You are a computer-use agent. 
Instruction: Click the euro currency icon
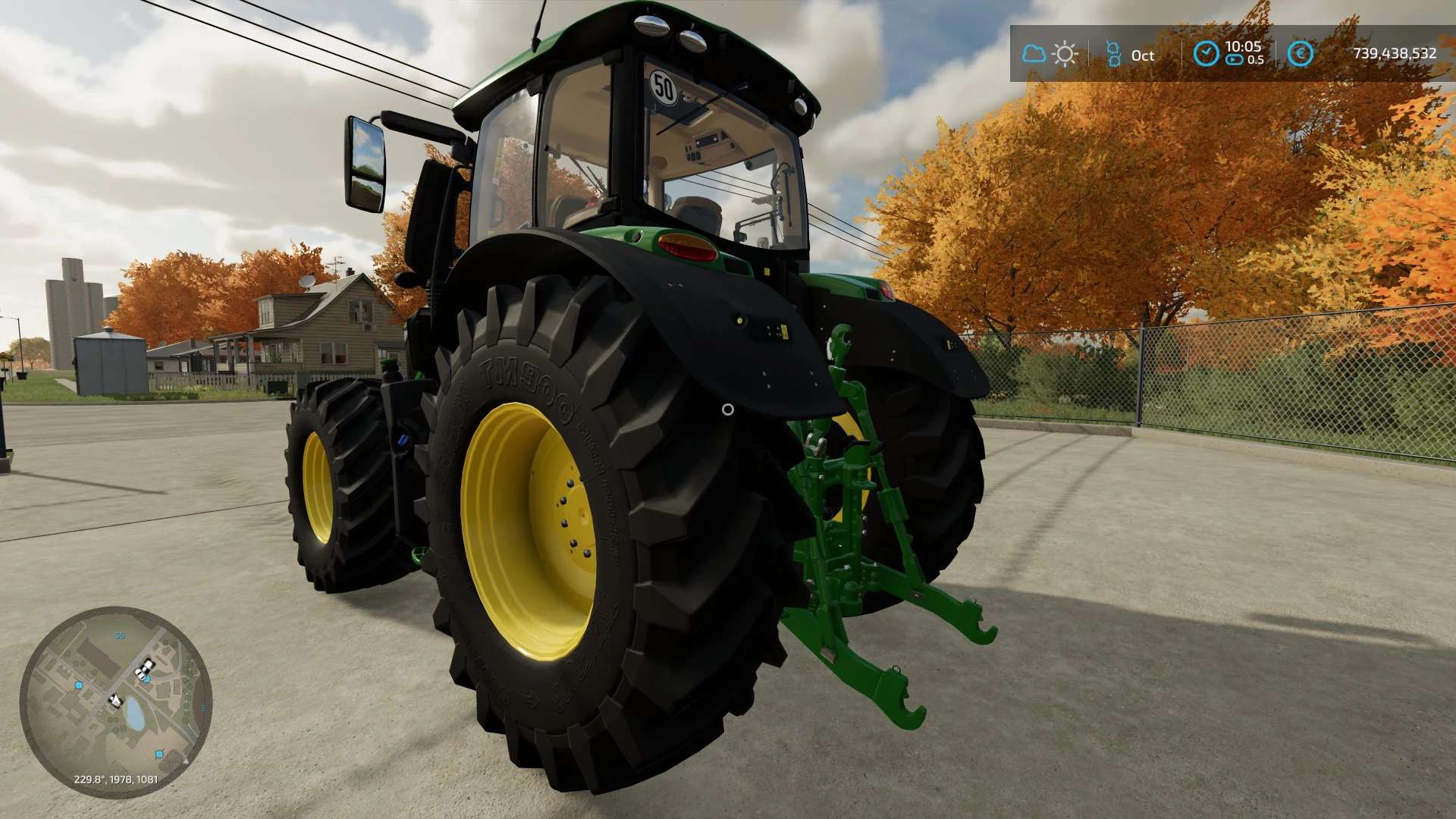(1301, 54)
